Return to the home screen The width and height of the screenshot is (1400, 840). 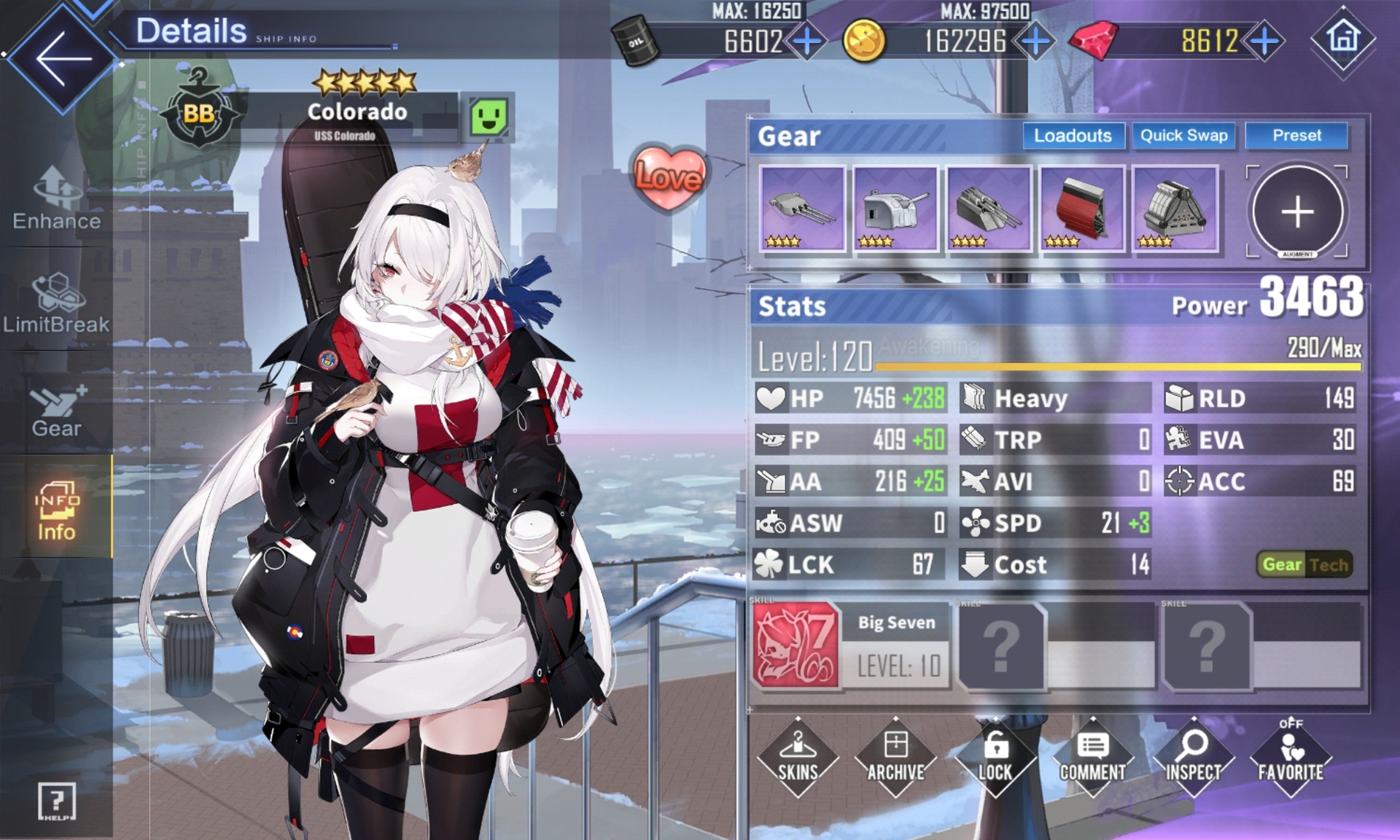1342,38
